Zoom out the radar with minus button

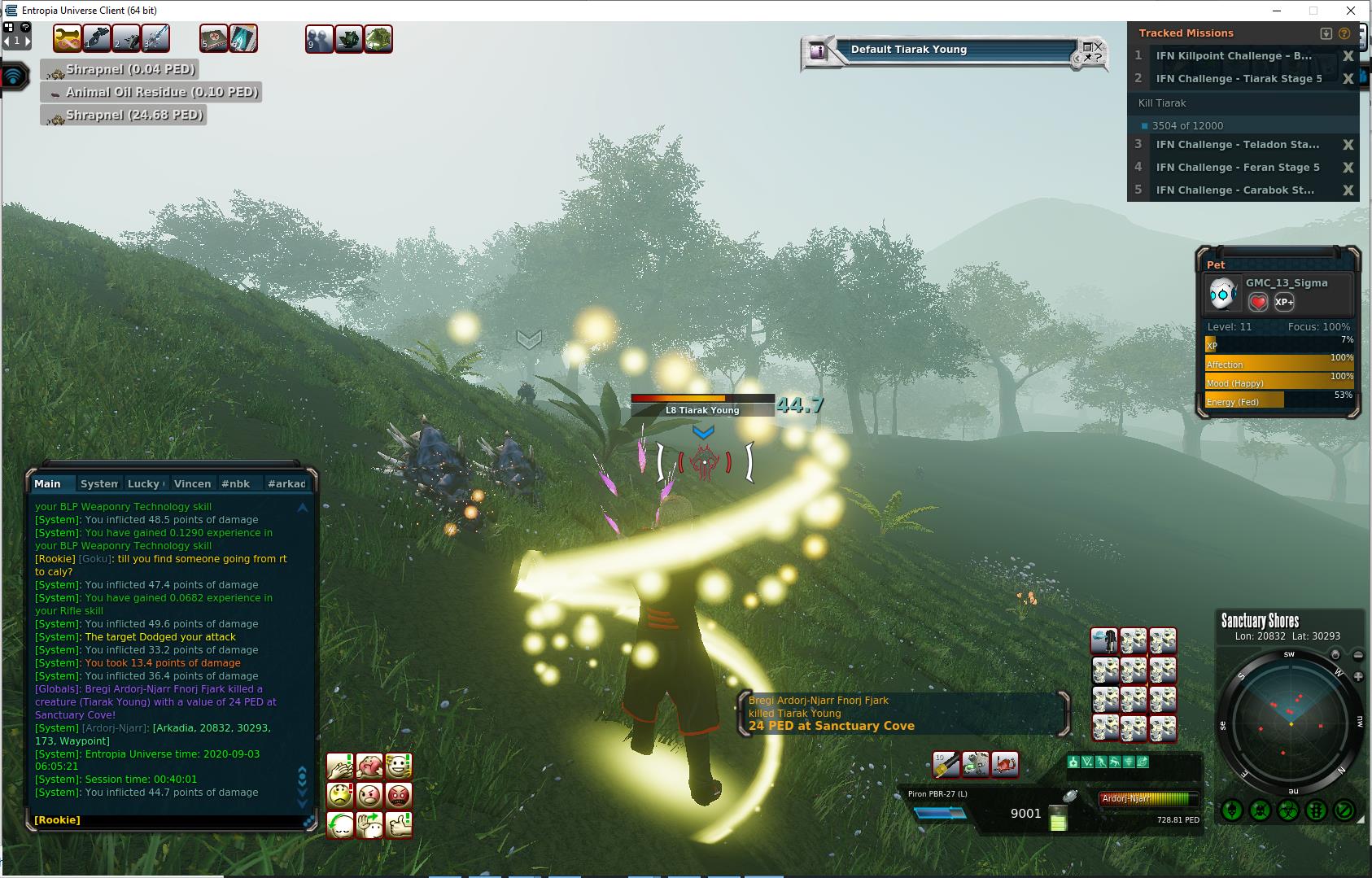tap(1358, 655)
